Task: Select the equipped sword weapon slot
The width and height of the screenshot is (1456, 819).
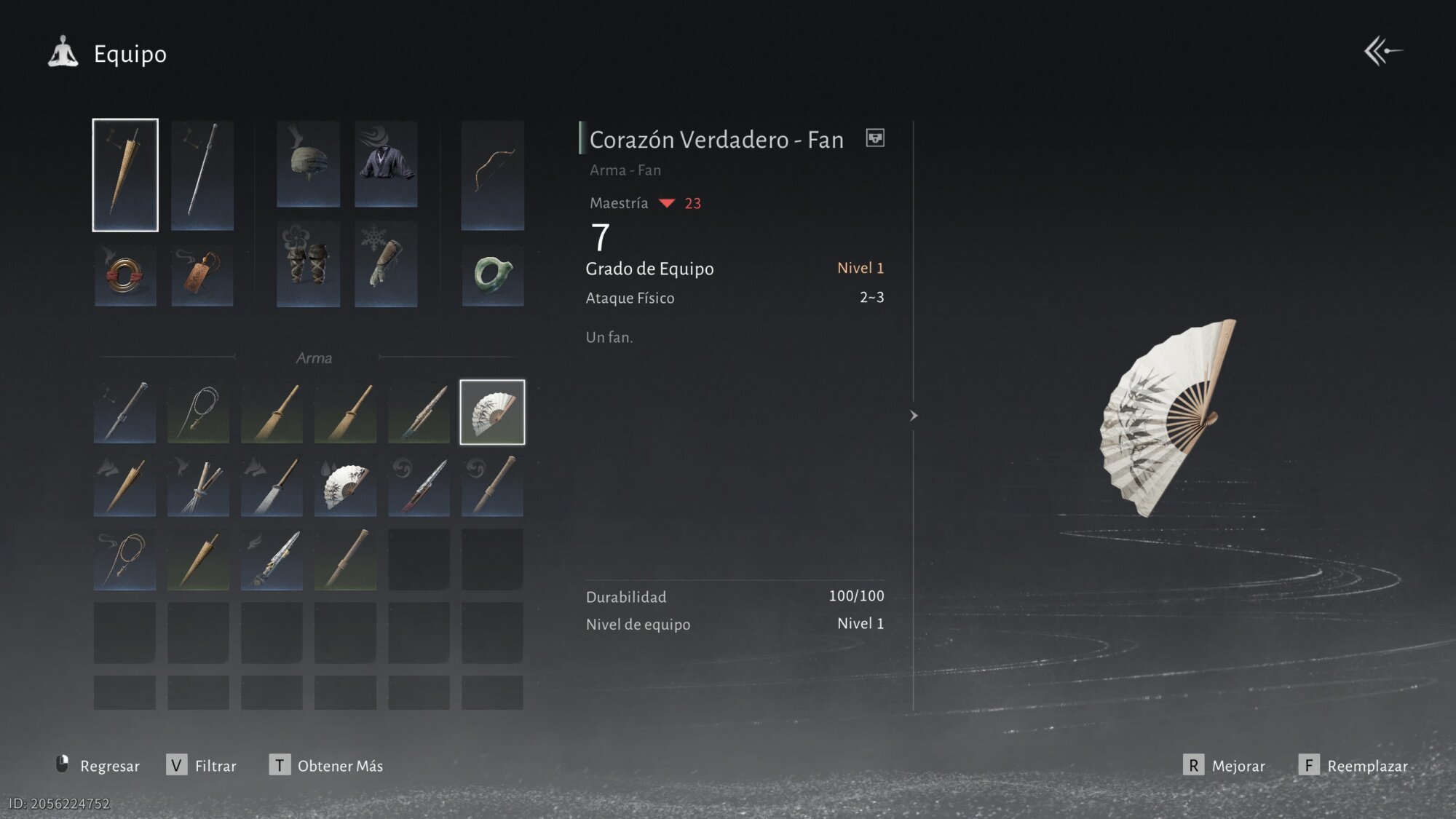Action: pyautogui.click(x=202, y=175)
